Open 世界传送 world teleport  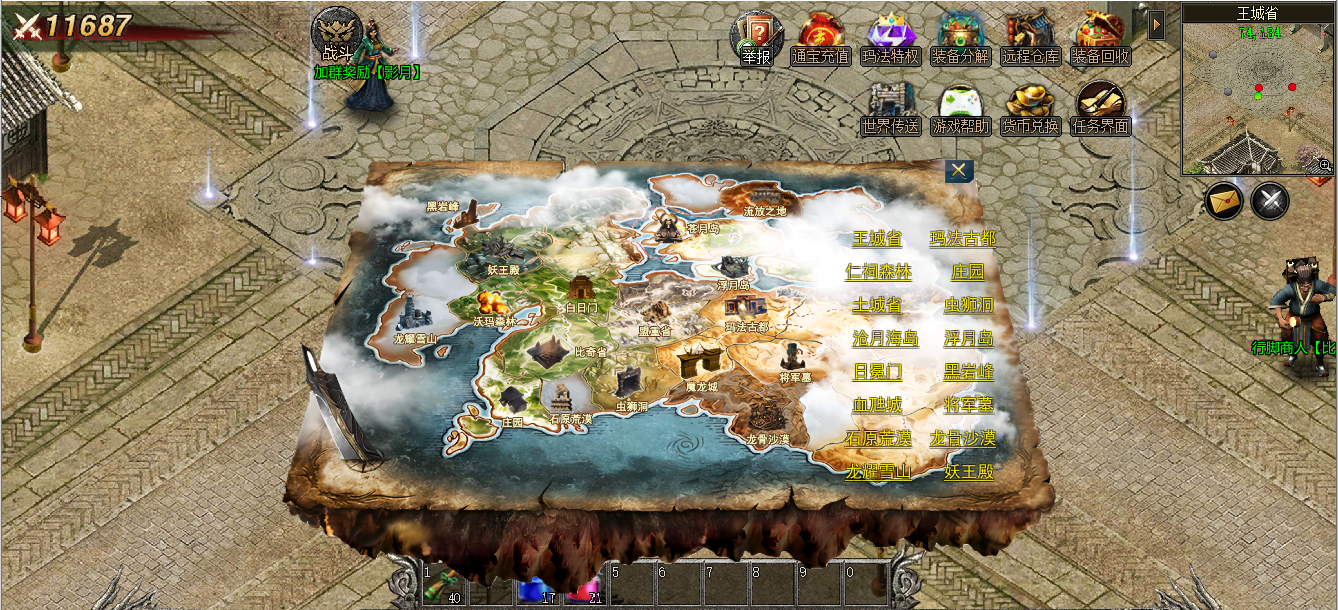click(890, 108)
